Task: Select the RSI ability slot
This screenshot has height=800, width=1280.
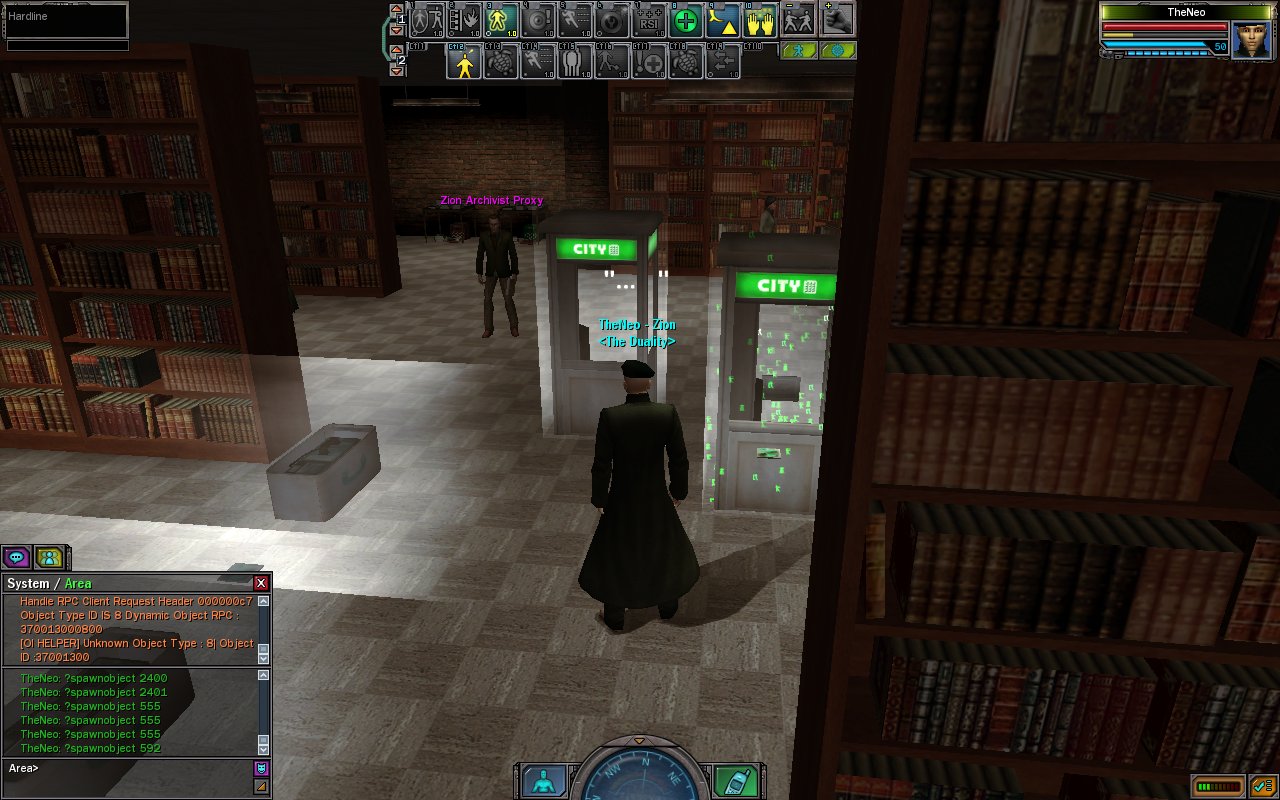Action: point(649,20)
